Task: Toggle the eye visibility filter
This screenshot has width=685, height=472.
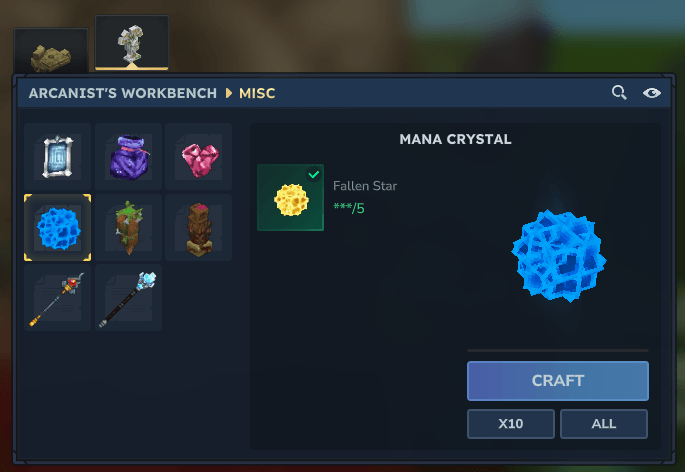Action: pyautogui.click(x=652, y=93)
